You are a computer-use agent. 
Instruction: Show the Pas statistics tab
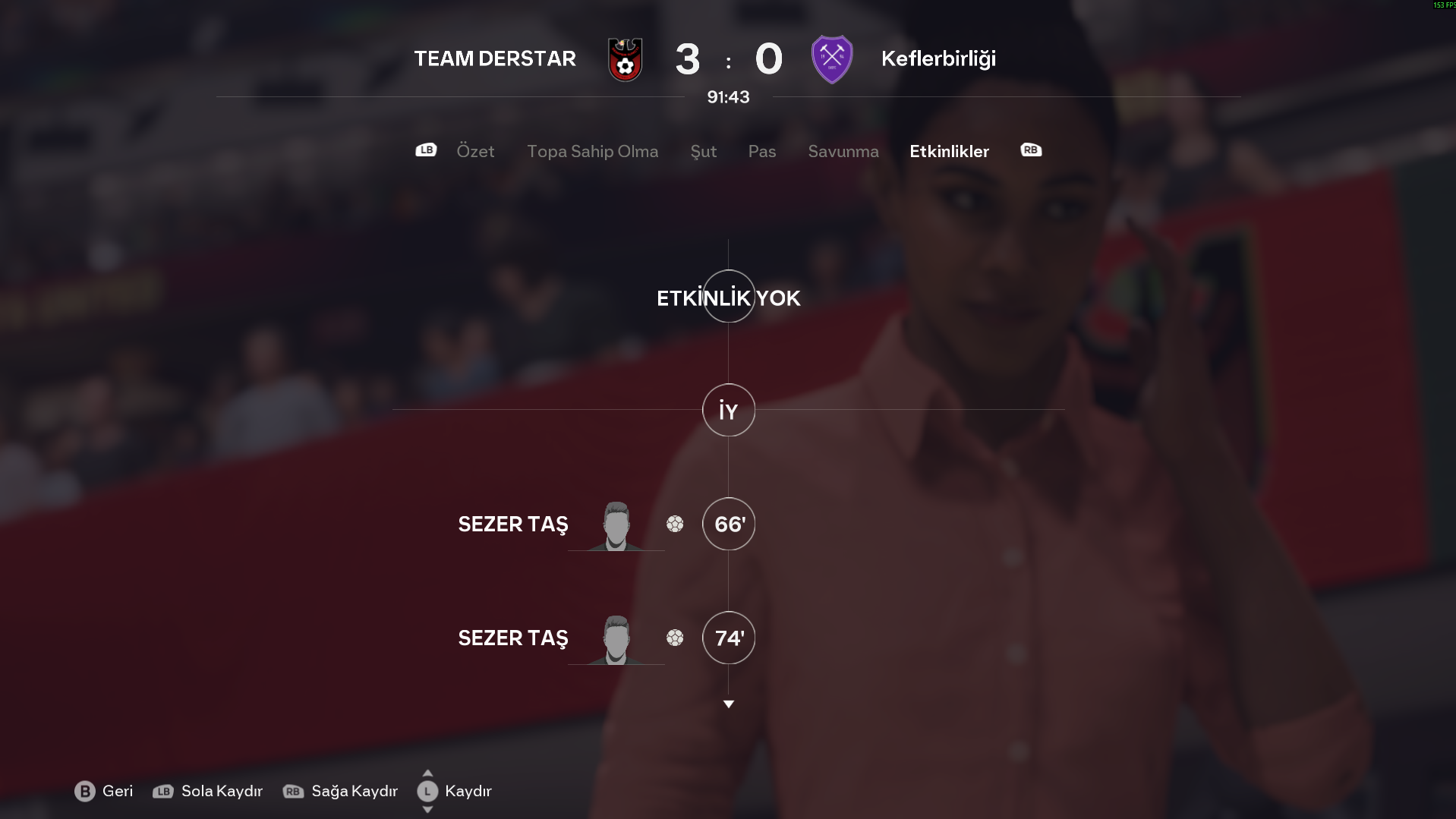click(x=761, y=151)
